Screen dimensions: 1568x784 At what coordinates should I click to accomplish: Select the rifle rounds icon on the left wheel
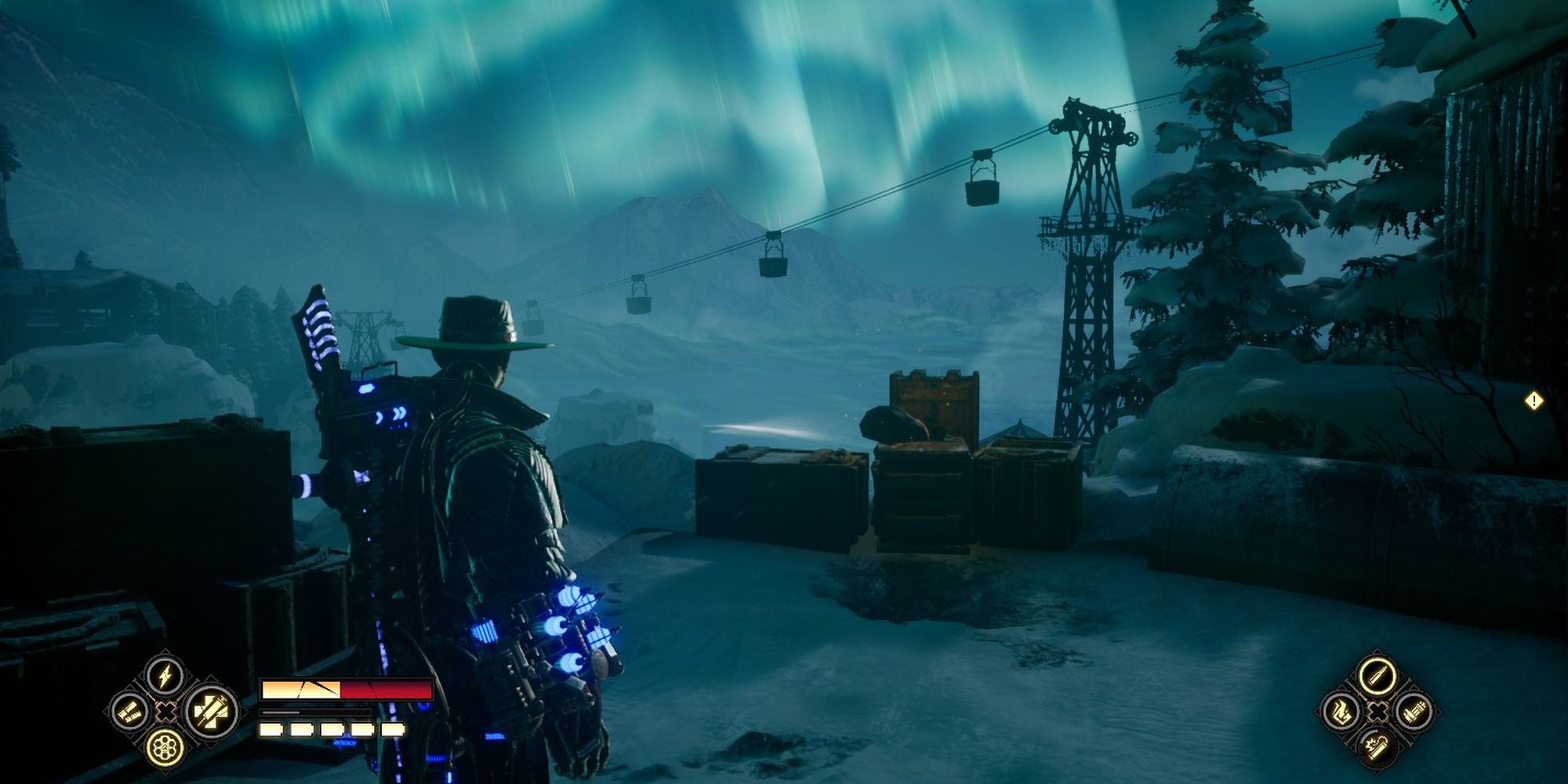[129, 712]
